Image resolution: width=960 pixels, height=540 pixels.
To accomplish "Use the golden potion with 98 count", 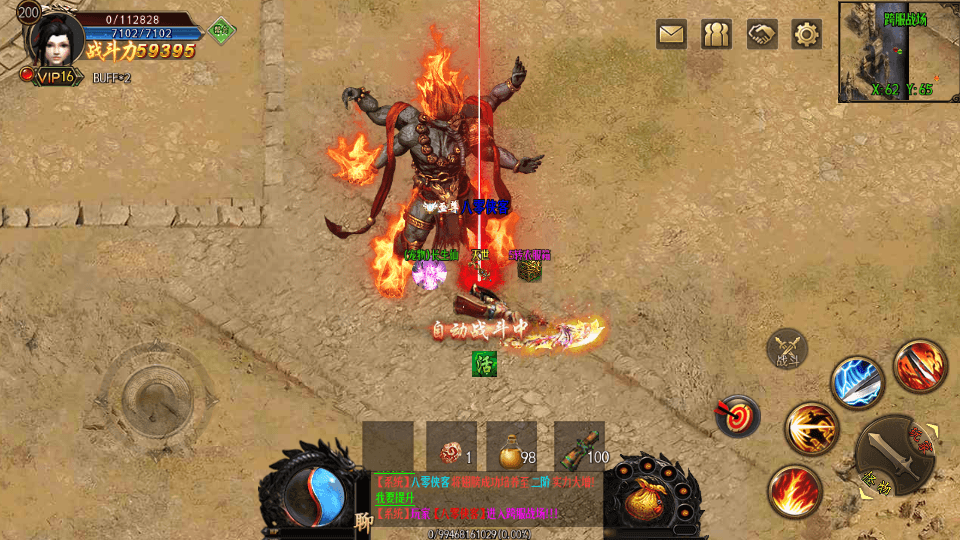I will 511,446.
